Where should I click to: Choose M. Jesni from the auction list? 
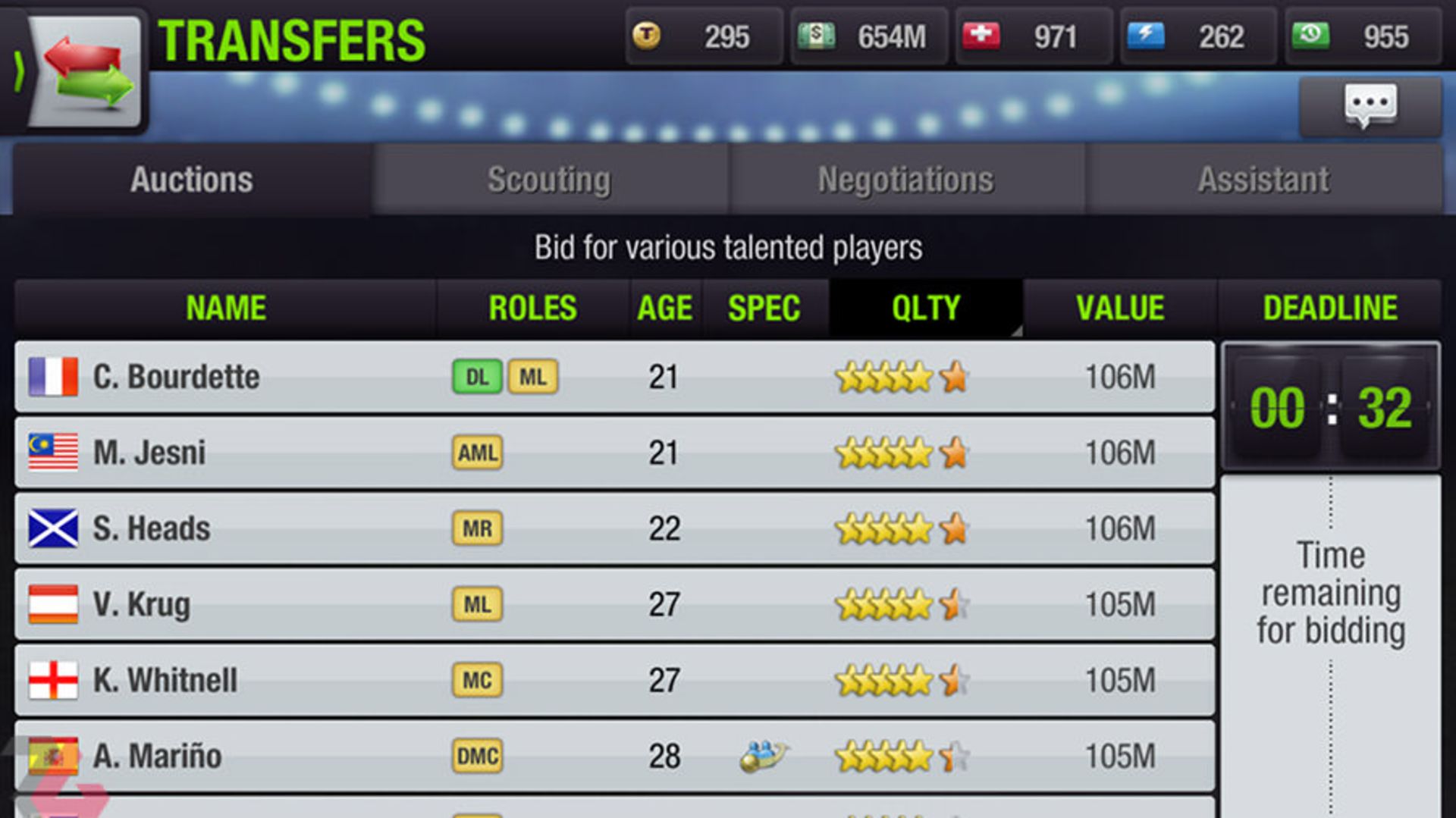614,453
